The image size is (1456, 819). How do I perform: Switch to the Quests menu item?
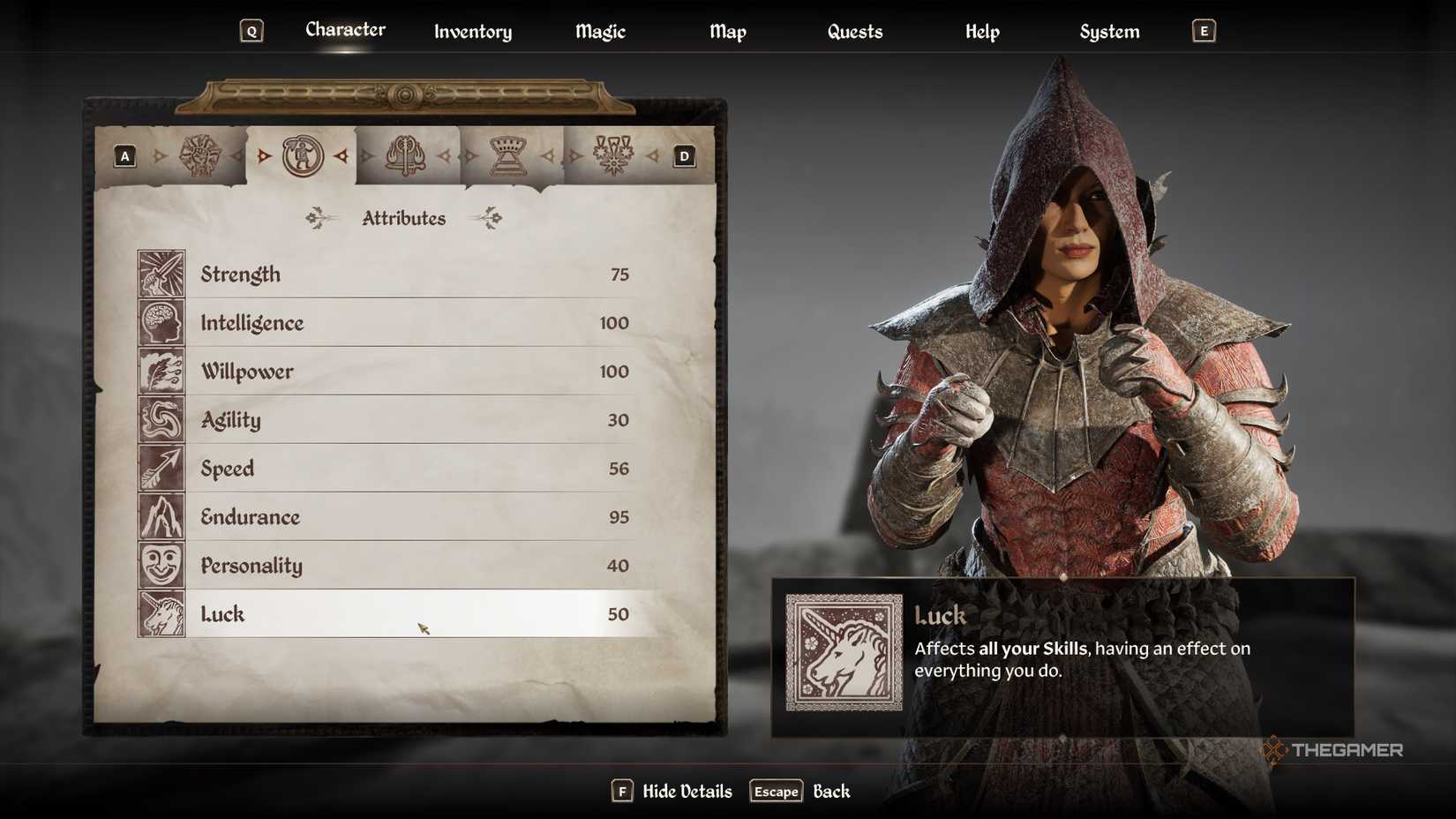point(854,32)
